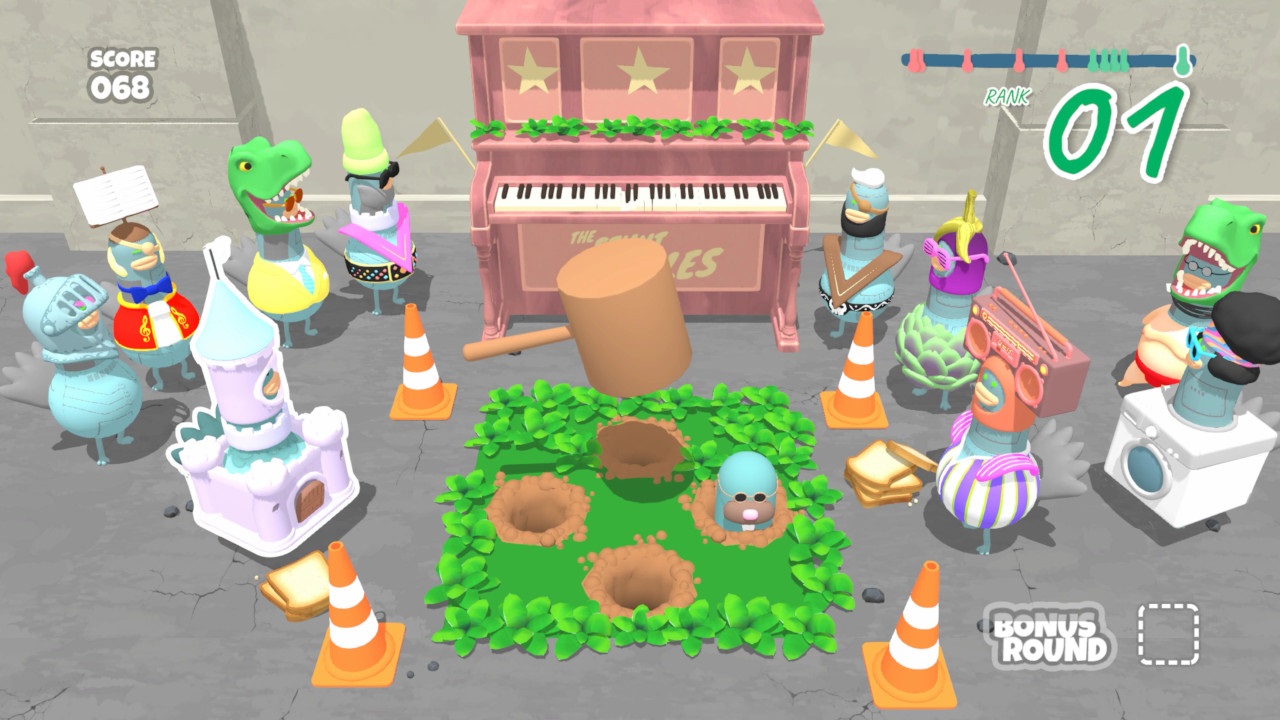Toggle the leftmost pink marker on the meter
The image size is (1280, 720).
916,58
